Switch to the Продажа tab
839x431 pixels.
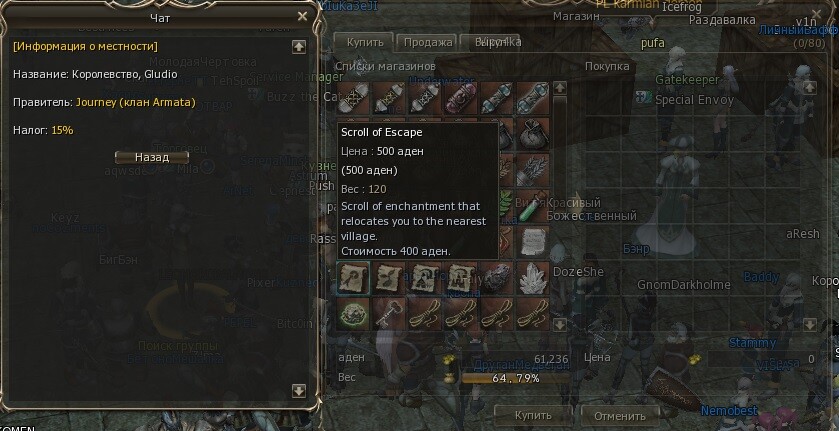tap(426, 42)
